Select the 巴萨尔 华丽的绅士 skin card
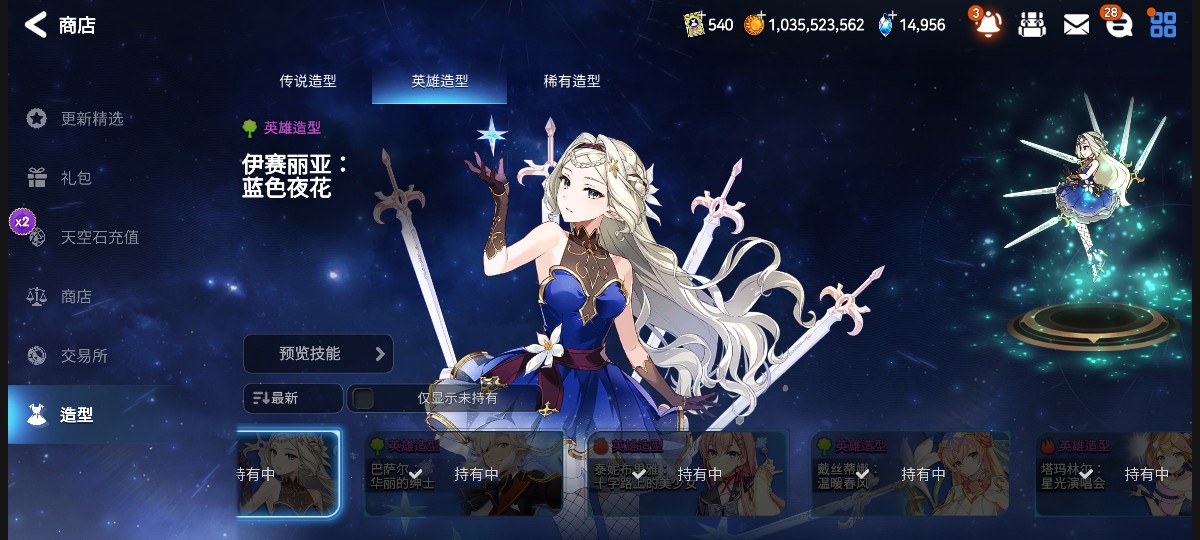1200x540 pixels. [463, 474]
